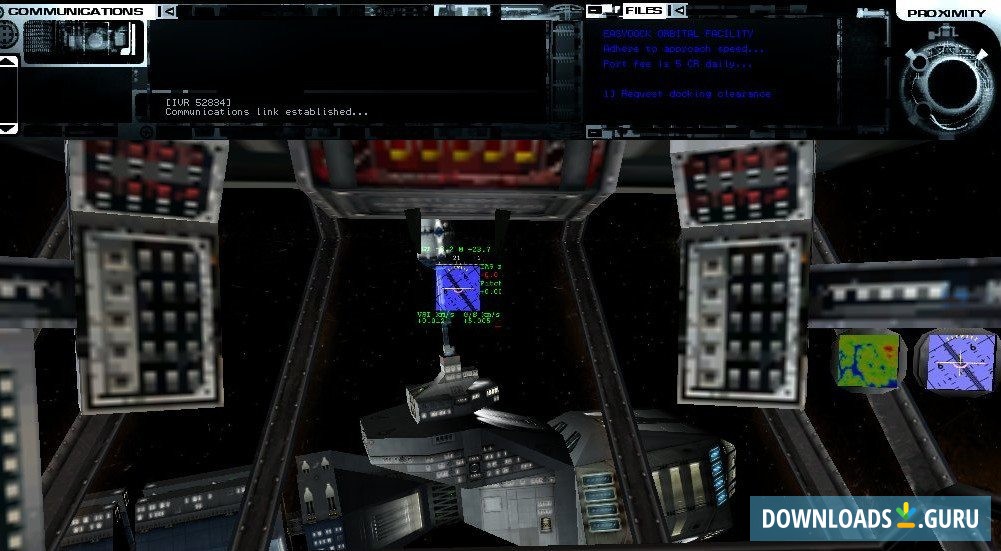The width and height of the screenshot is (1001, 551).
Task: Collapse the Communications panel using its arrow
Action: [x=169, y=12]
